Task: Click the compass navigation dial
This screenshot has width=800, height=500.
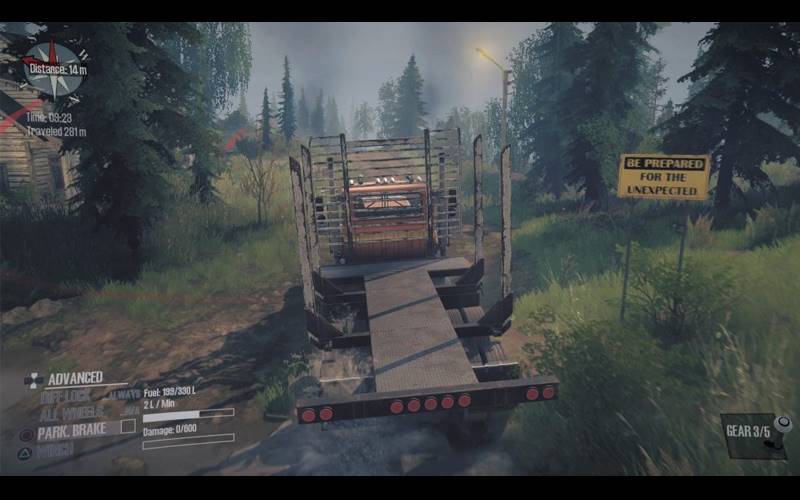Action: (x=54, y=69)
